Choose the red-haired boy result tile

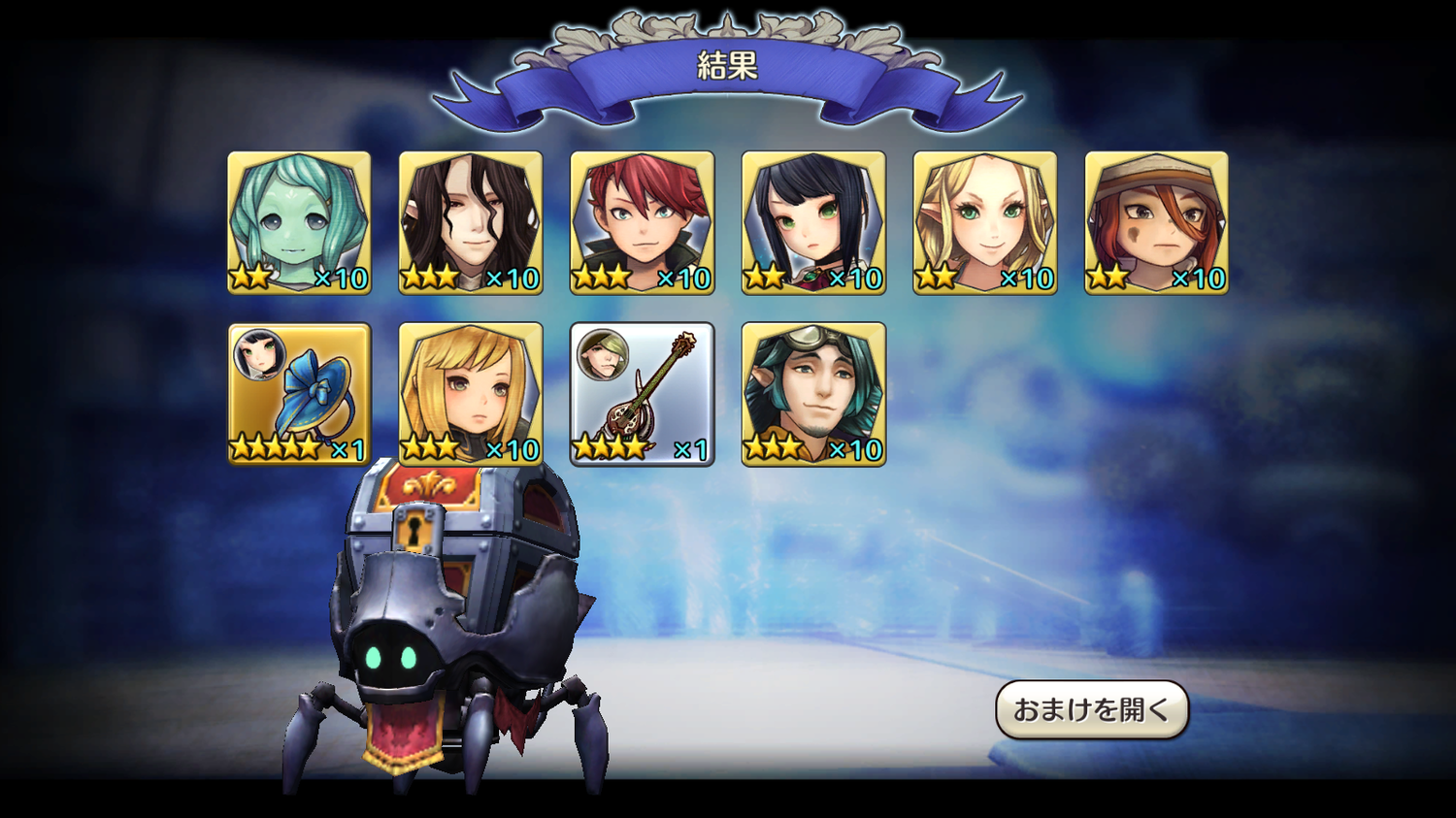(642, 222)
